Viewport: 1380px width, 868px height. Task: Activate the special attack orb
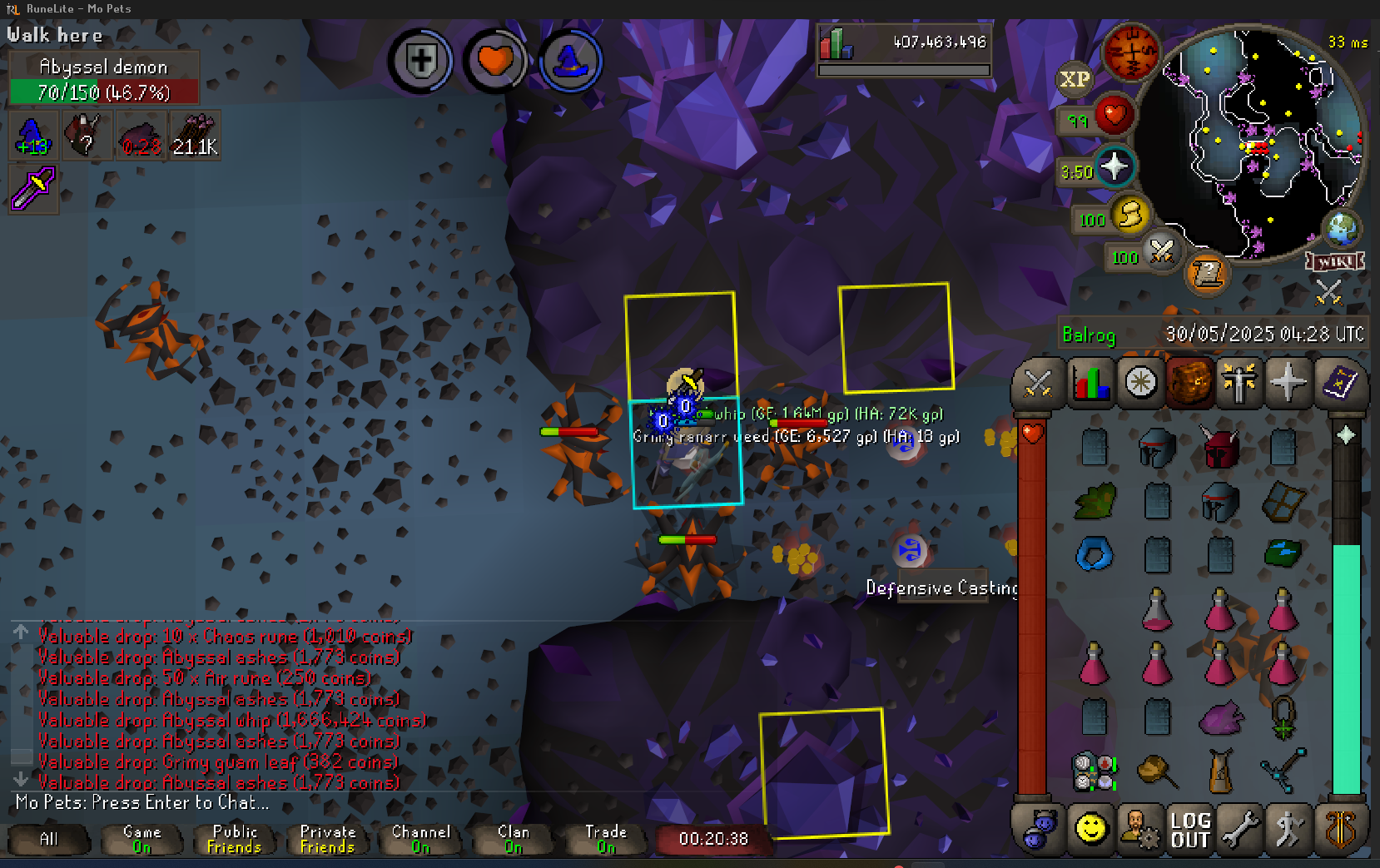(x=1161, y=250)
